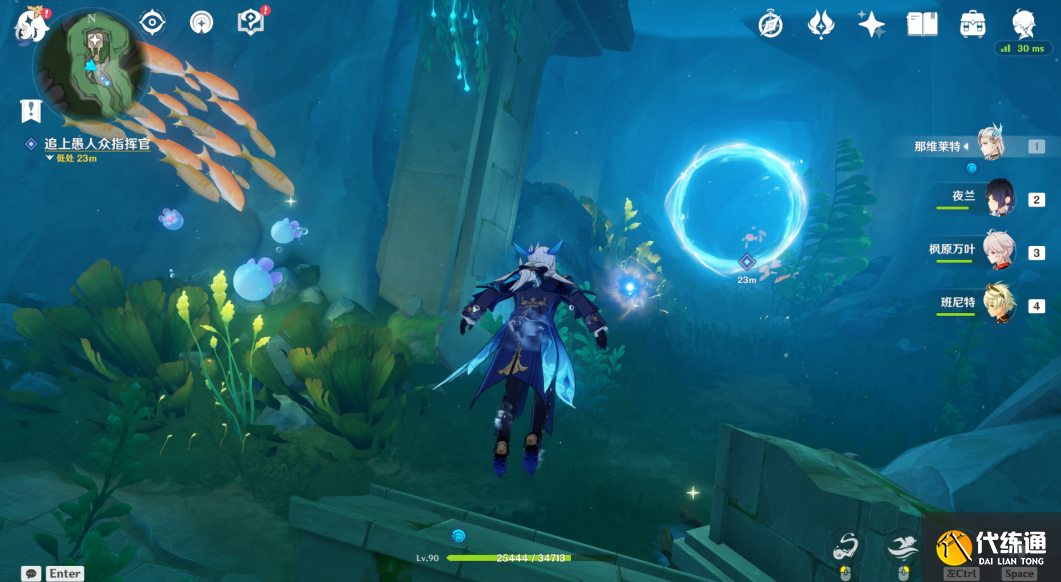1061x582 pixels.
Task: Open the circular arch icon beside the eye
Action: pos(201,22)
